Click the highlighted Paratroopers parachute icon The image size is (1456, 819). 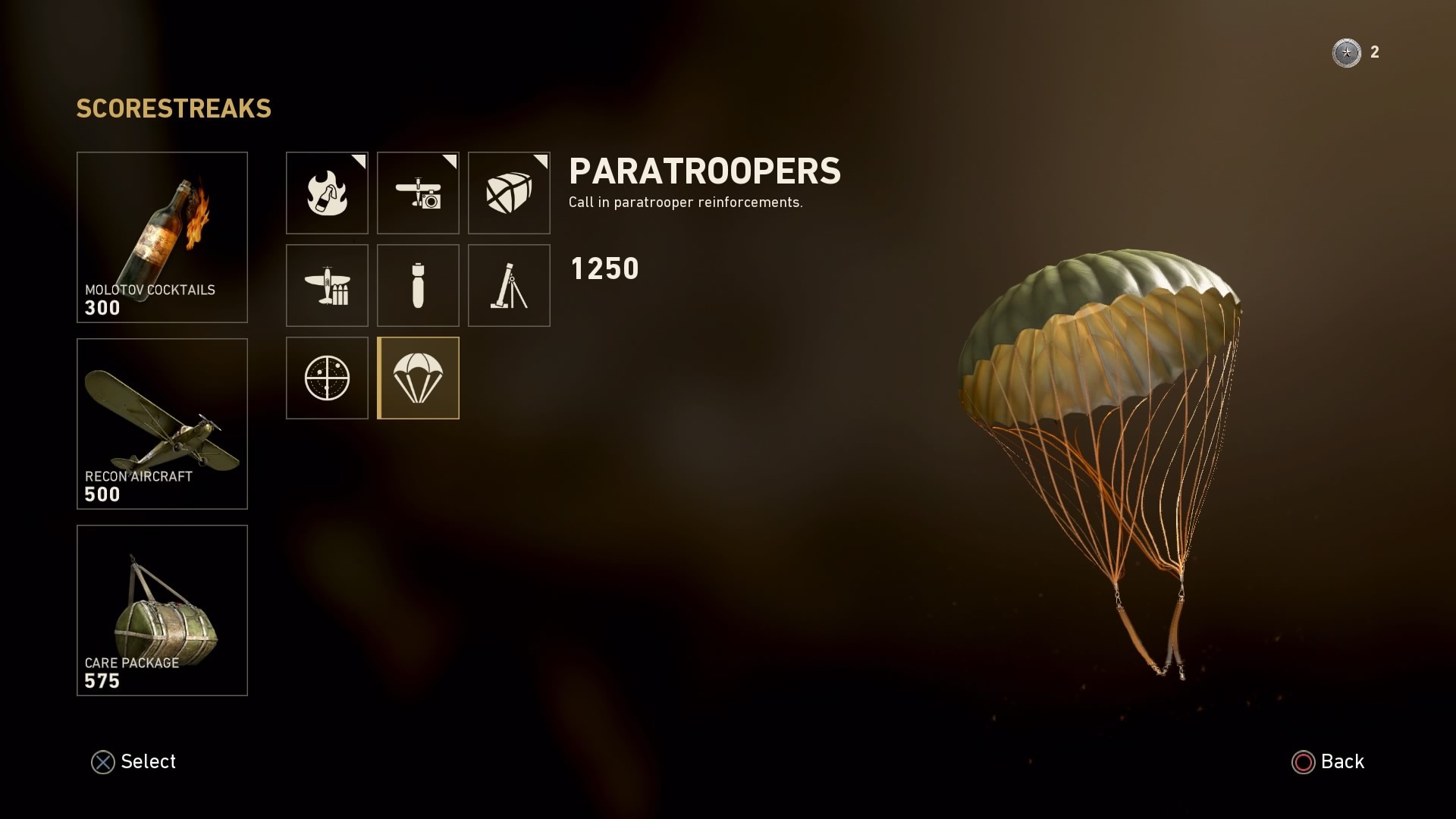[x=418, y=378]
